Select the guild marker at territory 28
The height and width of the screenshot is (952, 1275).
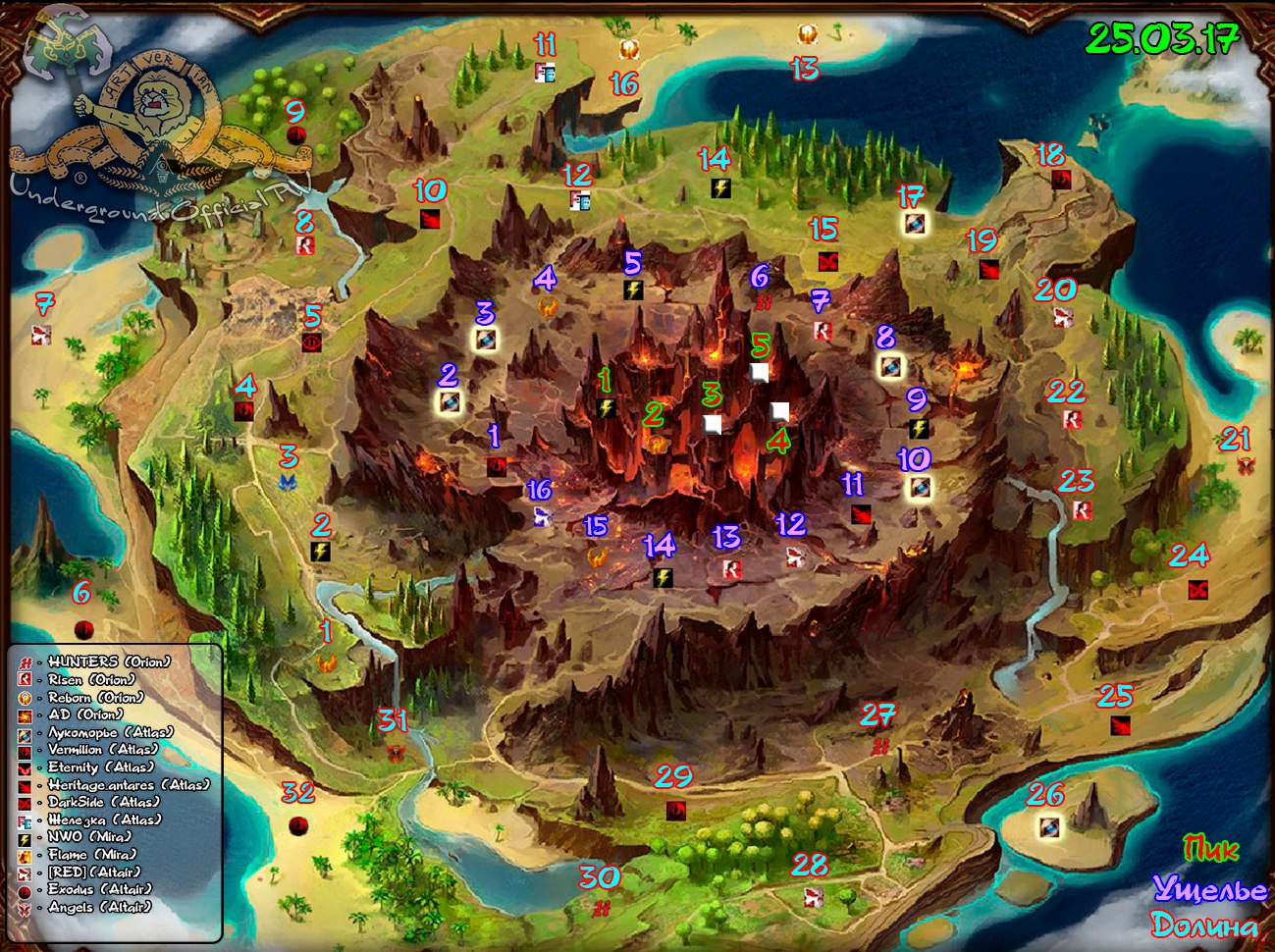813,897
